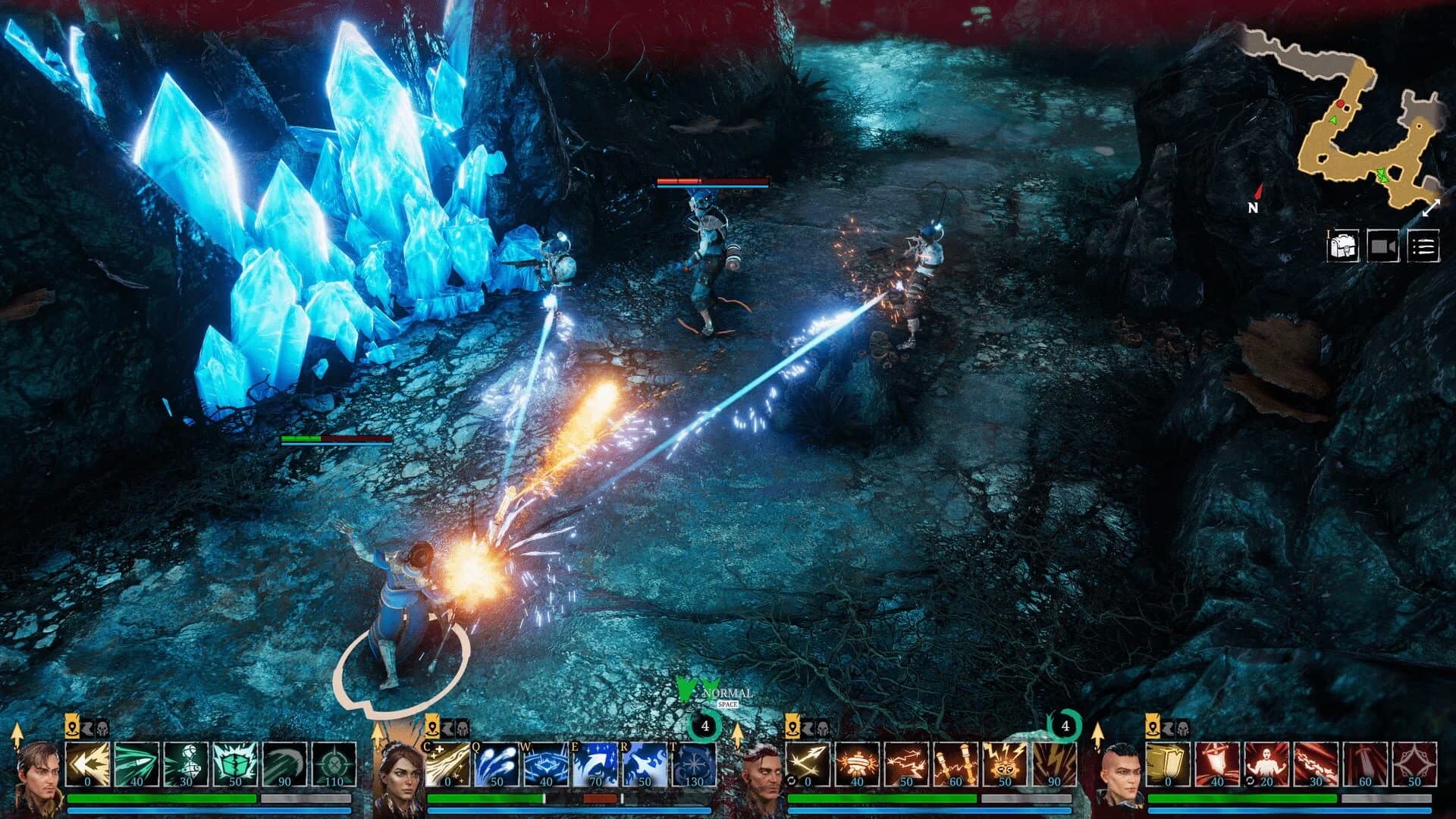Cast the E storm spell costing 70
The height and width of the screenshot is (819, 1456).
click(x=595, y=764)
